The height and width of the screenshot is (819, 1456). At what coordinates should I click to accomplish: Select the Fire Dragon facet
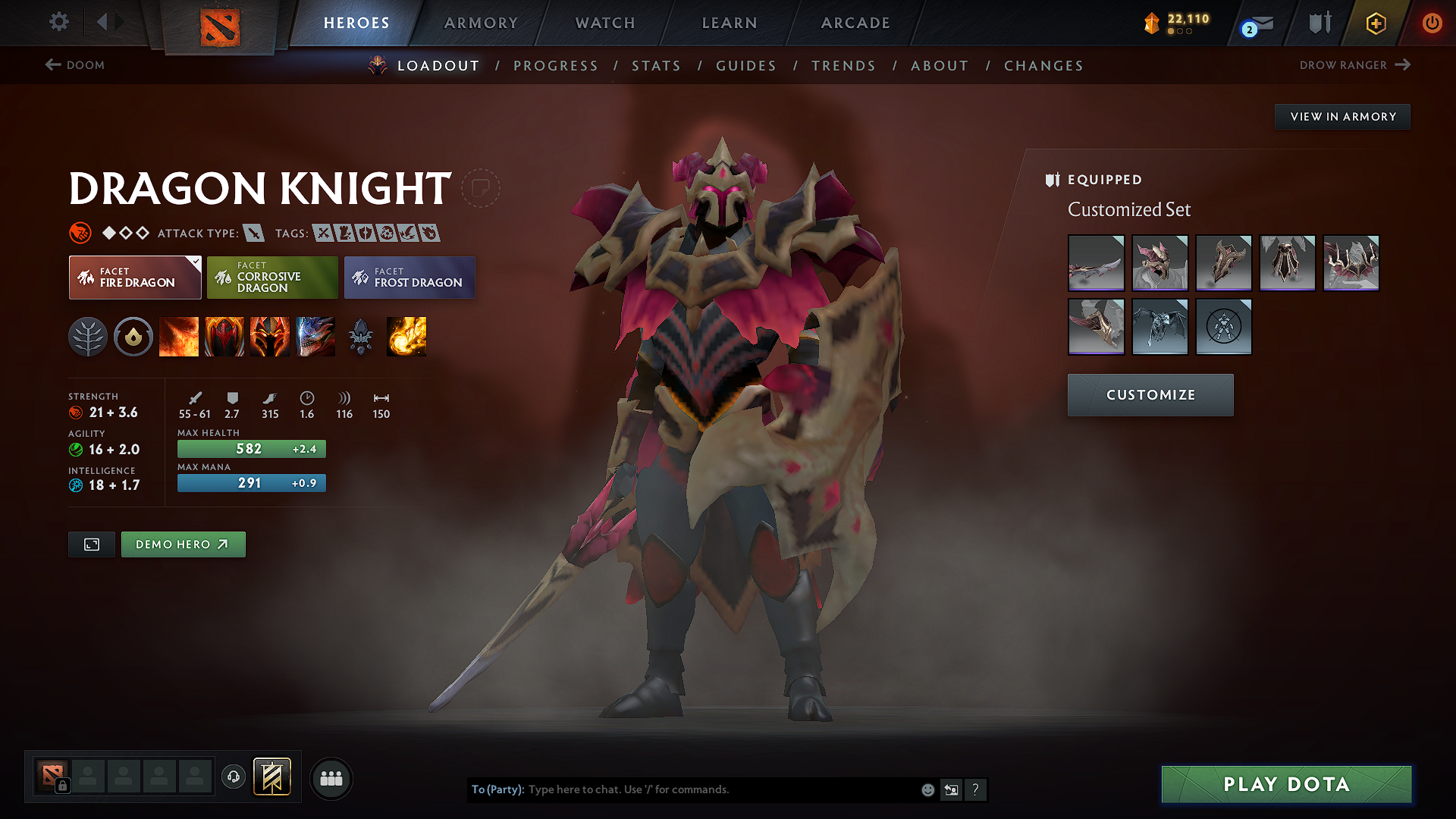[134, 278]
